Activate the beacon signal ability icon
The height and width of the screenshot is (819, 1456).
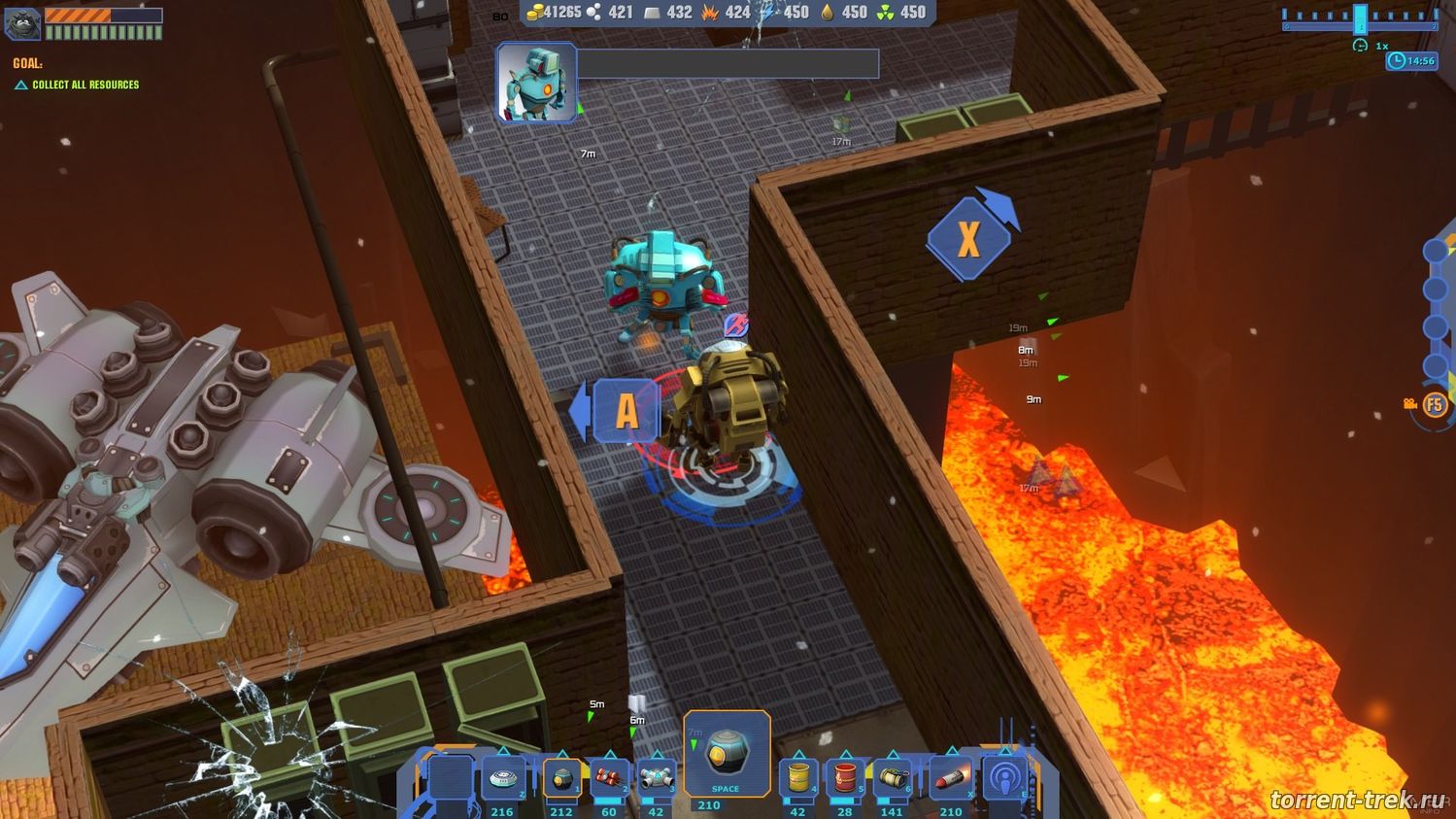[1004, 779]
